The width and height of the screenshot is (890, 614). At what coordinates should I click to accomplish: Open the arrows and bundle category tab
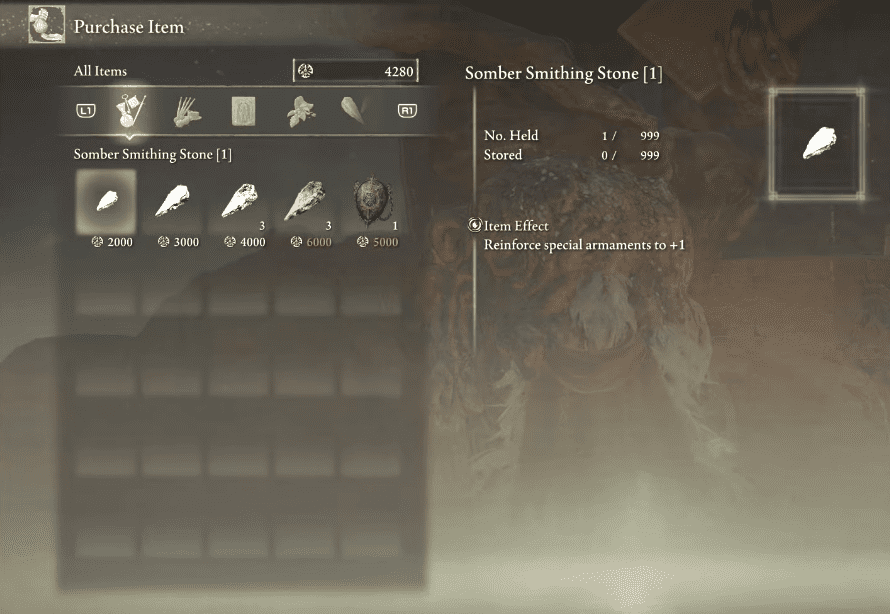pyautogui.click(x=187, y=111)
